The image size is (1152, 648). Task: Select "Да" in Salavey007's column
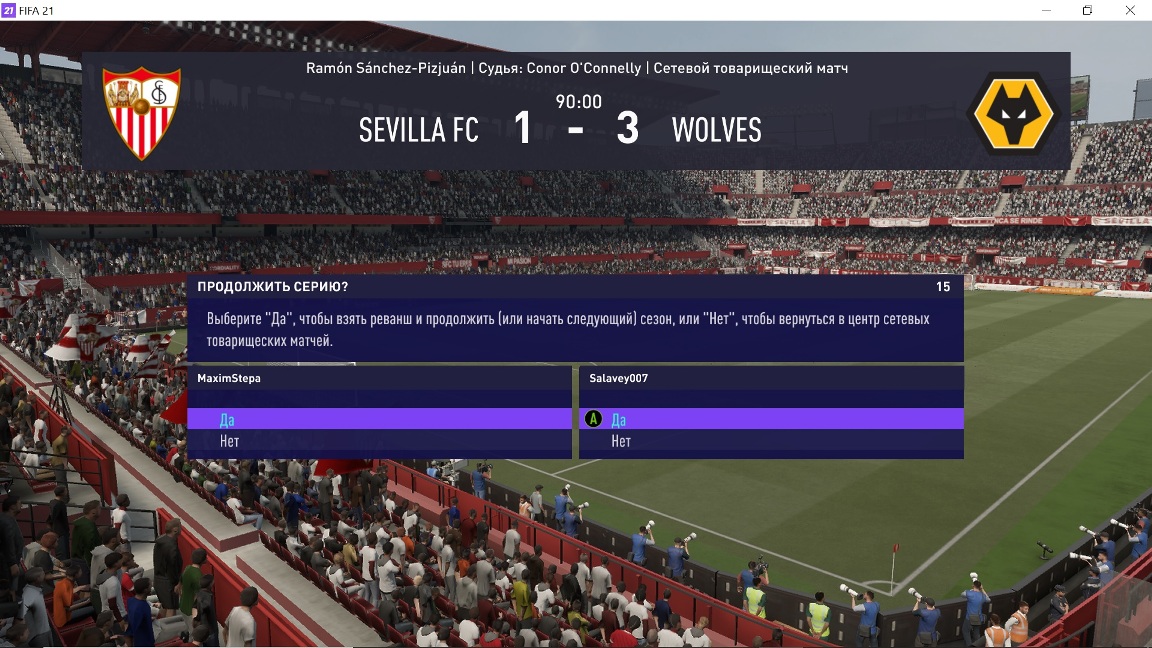tap(619, 420)
